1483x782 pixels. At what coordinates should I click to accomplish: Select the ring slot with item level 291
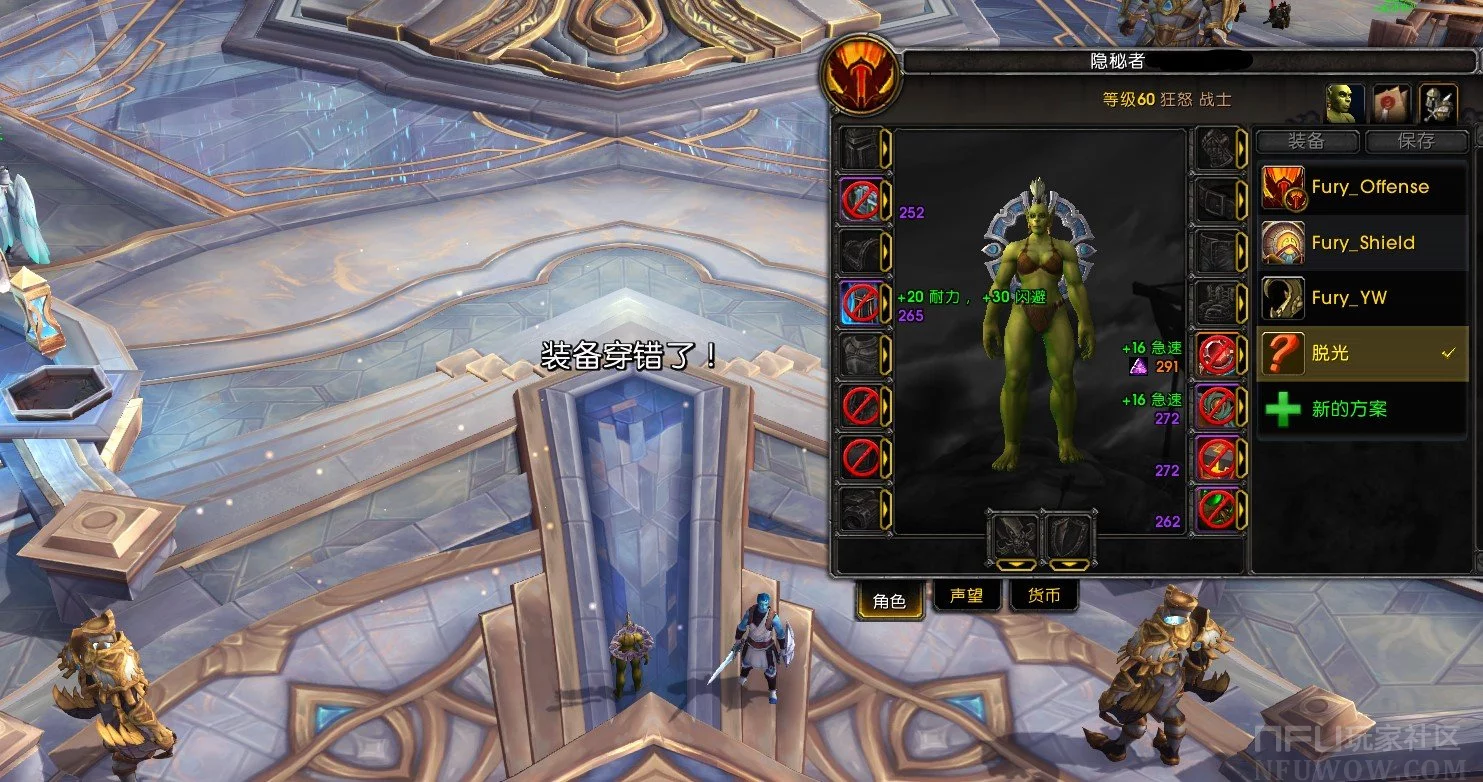[x=1217, y=355]
